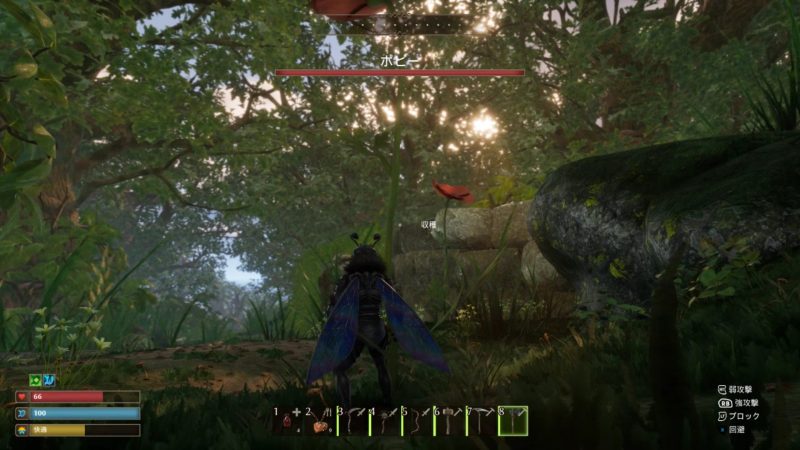This screenshot has height=450, width=800.
Task: Equip the club in hotbar slot 4
Action: 385,422
